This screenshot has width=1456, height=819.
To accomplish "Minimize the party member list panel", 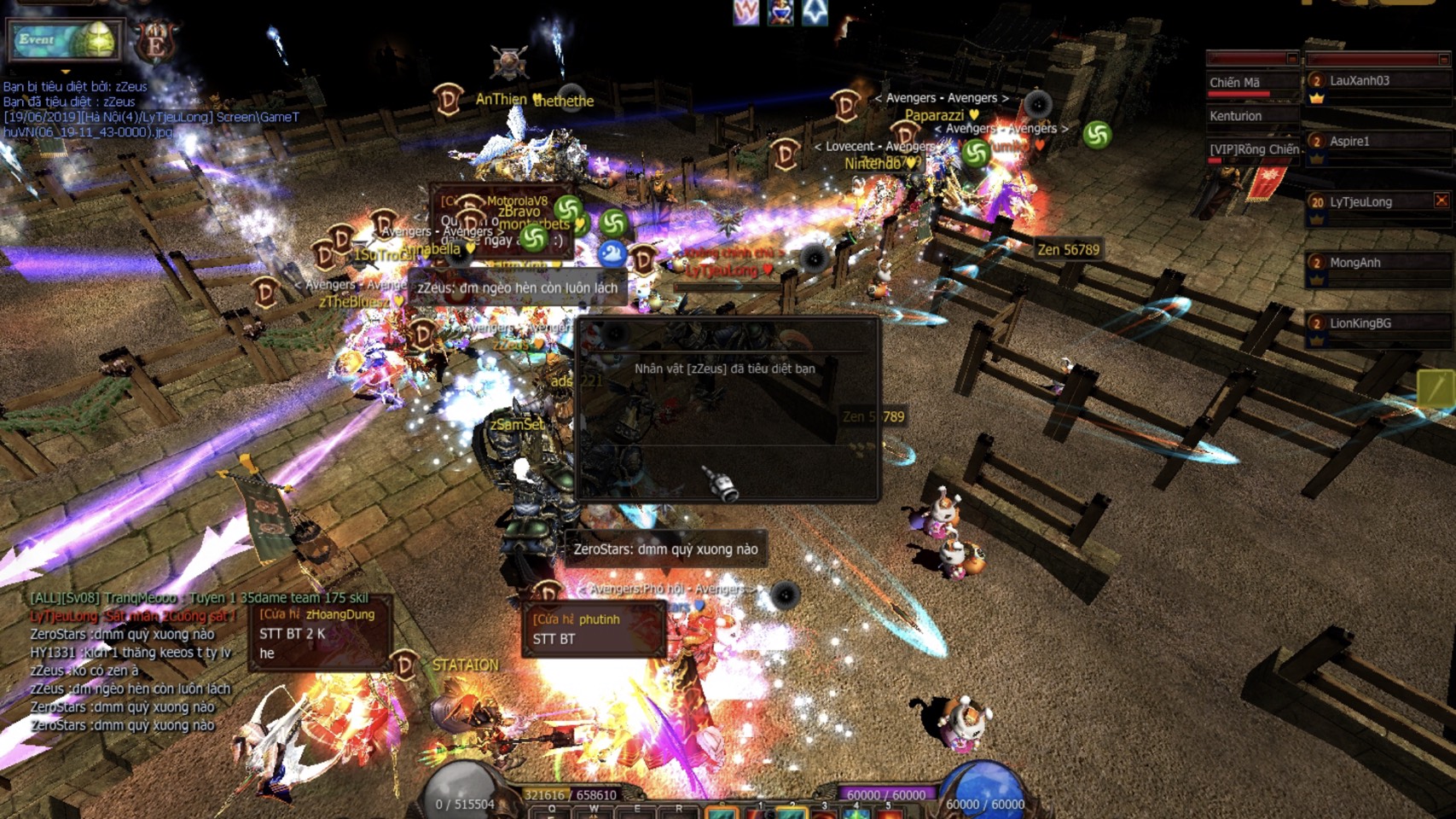I will (x=1443, y=59).
